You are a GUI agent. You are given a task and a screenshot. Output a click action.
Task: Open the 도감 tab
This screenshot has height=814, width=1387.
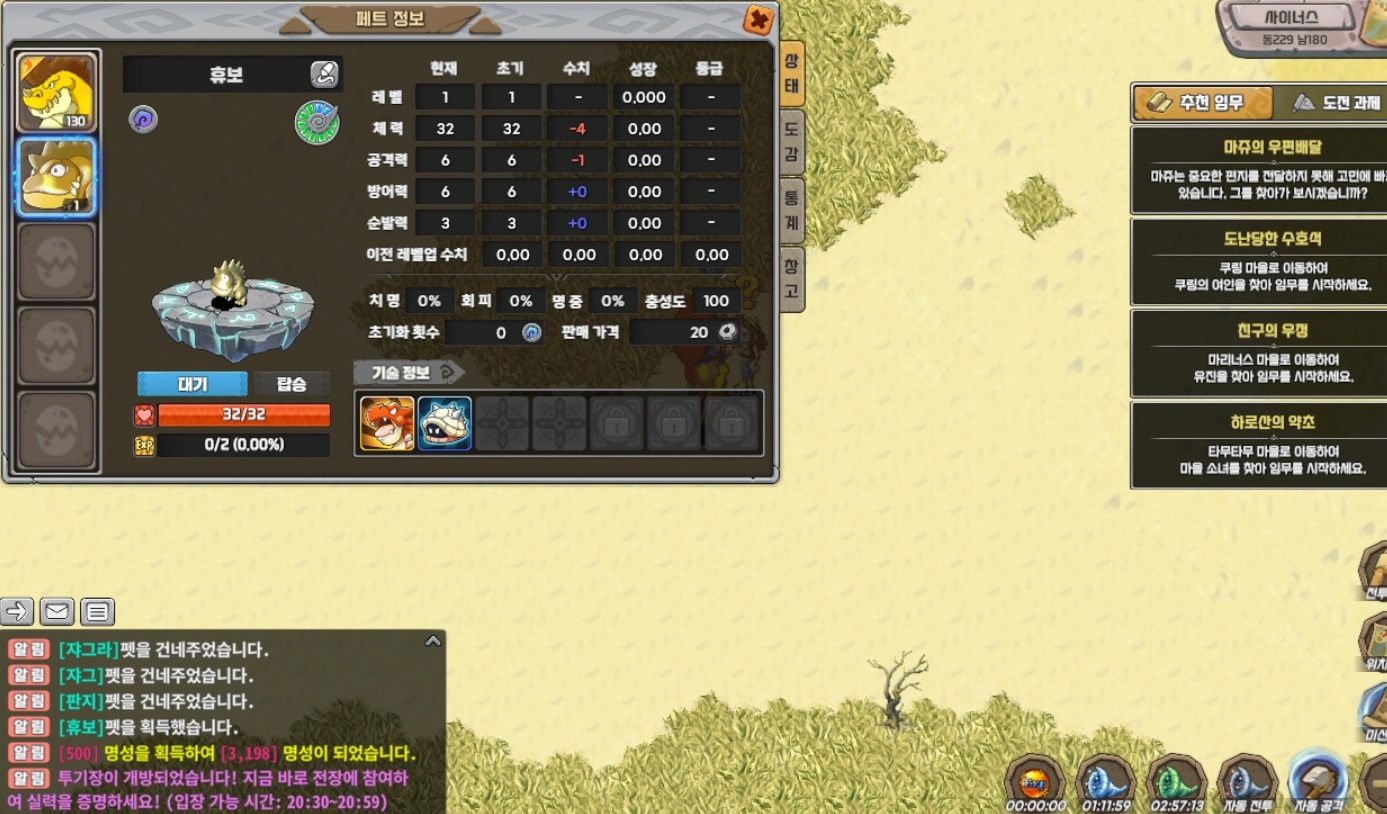pos(791,141)
